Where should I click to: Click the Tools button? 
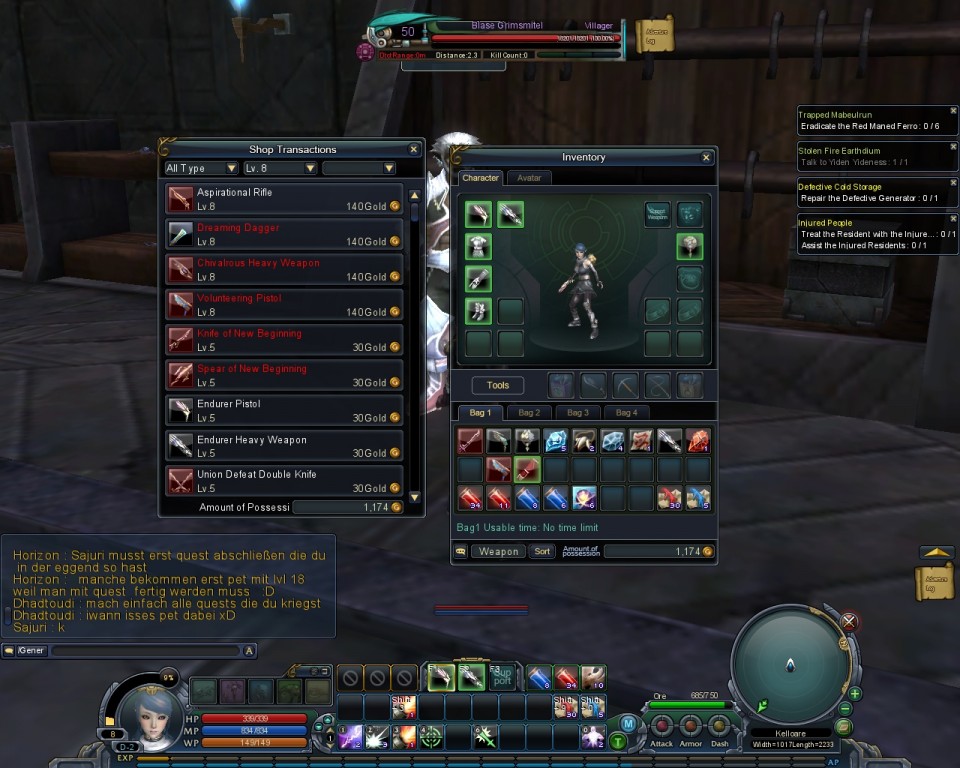(498, 385)
